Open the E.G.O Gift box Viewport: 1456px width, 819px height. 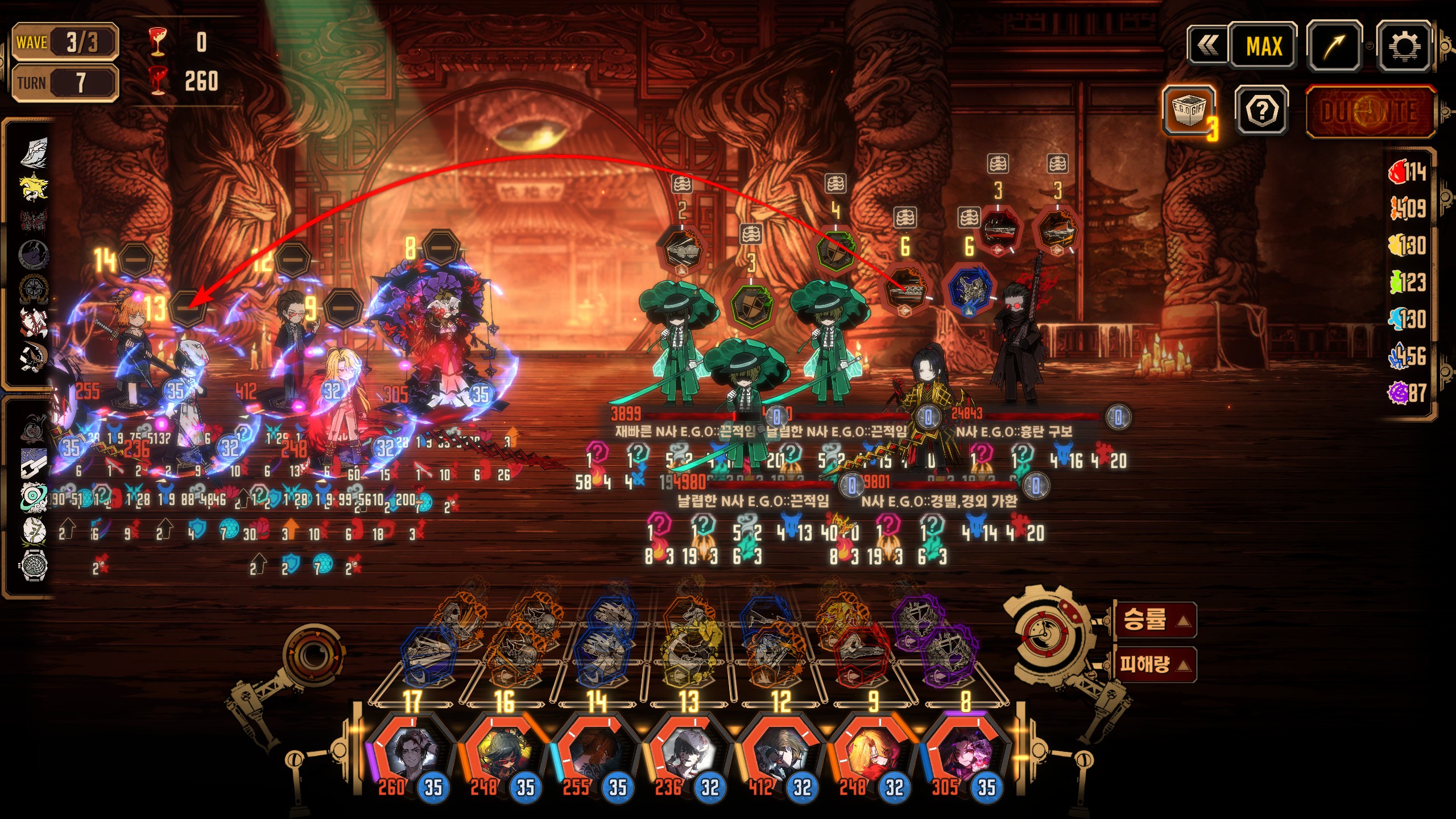pos(1189,110)
